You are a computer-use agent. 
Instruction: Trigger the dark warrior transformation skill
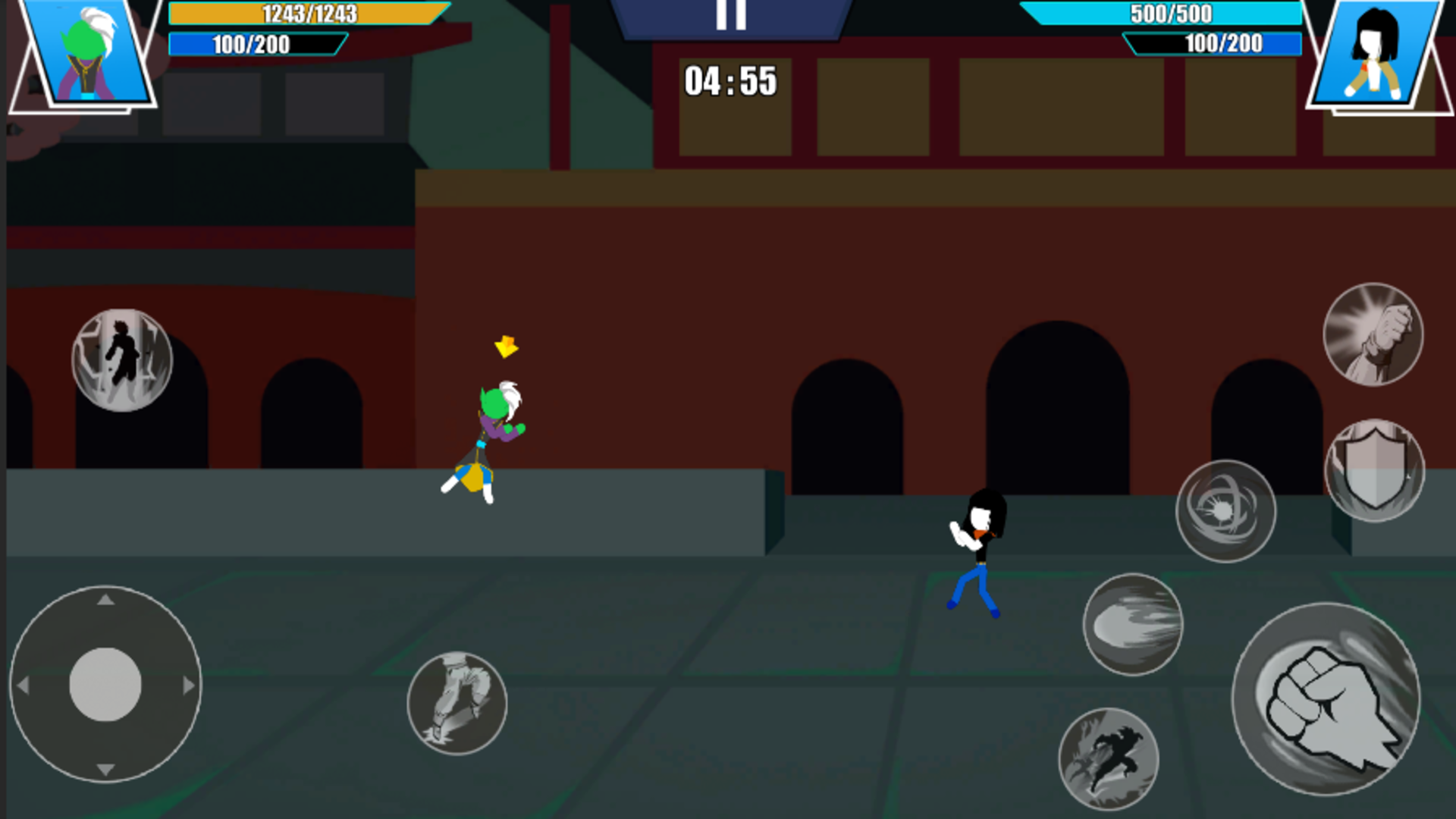click(1112, 757)
